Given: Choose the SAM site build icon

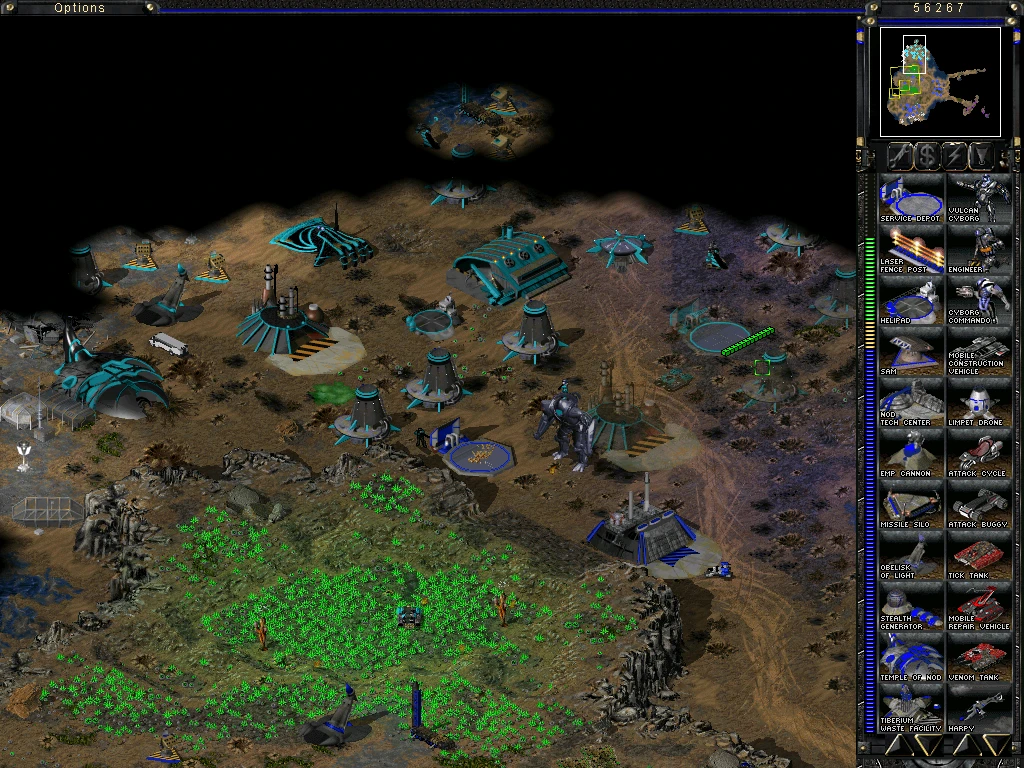Looking at the screenshot, I should click(911, 352).
